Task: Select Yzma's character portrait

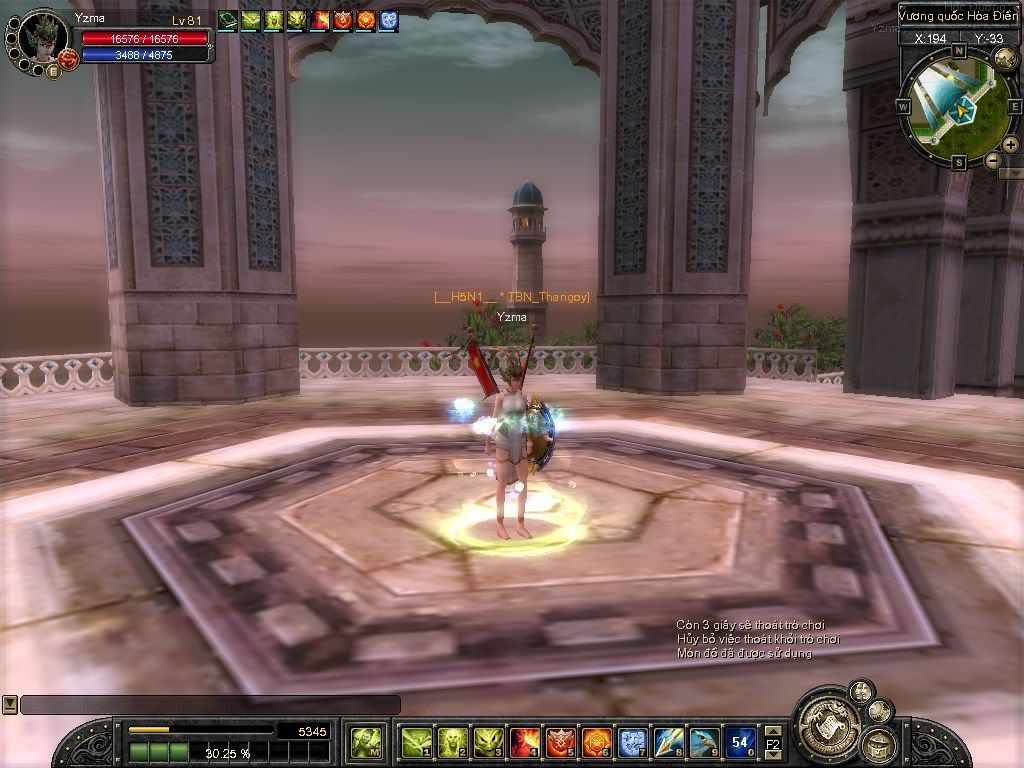Action: (x=42, y=38)
